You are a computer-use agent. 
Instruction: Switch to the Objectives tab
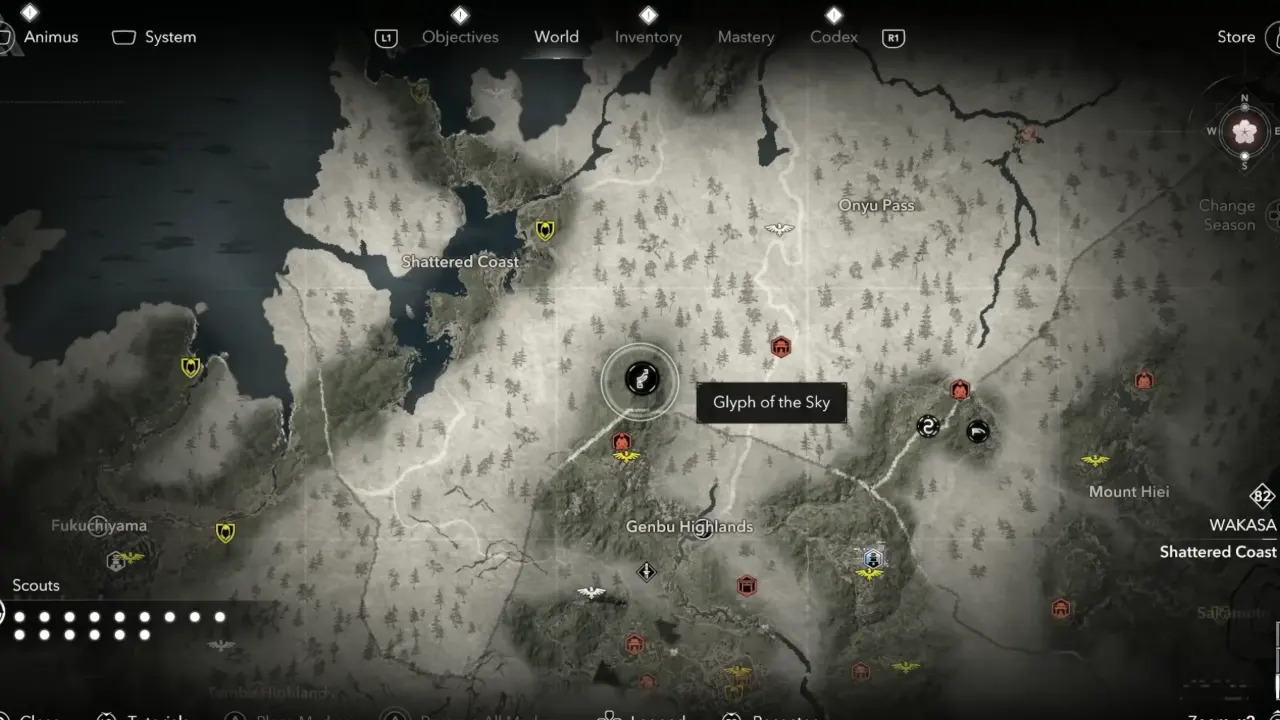tap(460, 37)
